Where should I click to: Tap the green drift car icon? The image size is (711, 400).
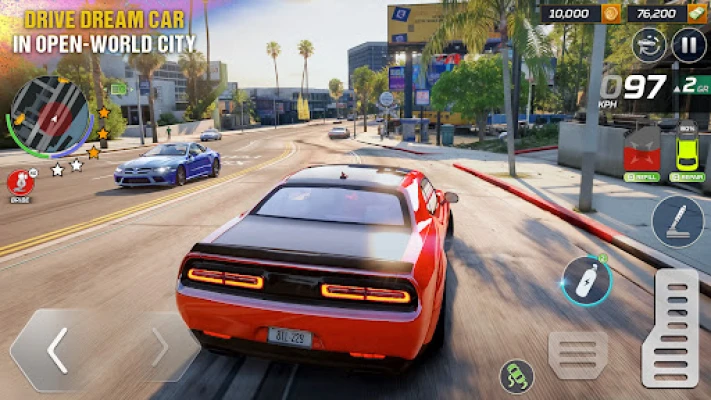click(517, 376)
